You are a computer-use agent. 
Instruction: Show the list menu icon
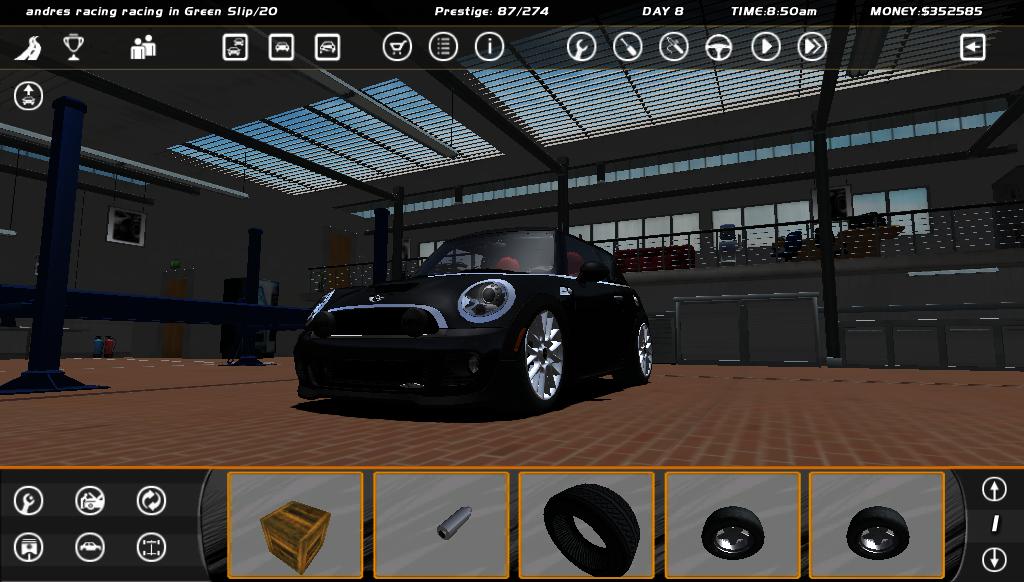(x=443, y=46)
